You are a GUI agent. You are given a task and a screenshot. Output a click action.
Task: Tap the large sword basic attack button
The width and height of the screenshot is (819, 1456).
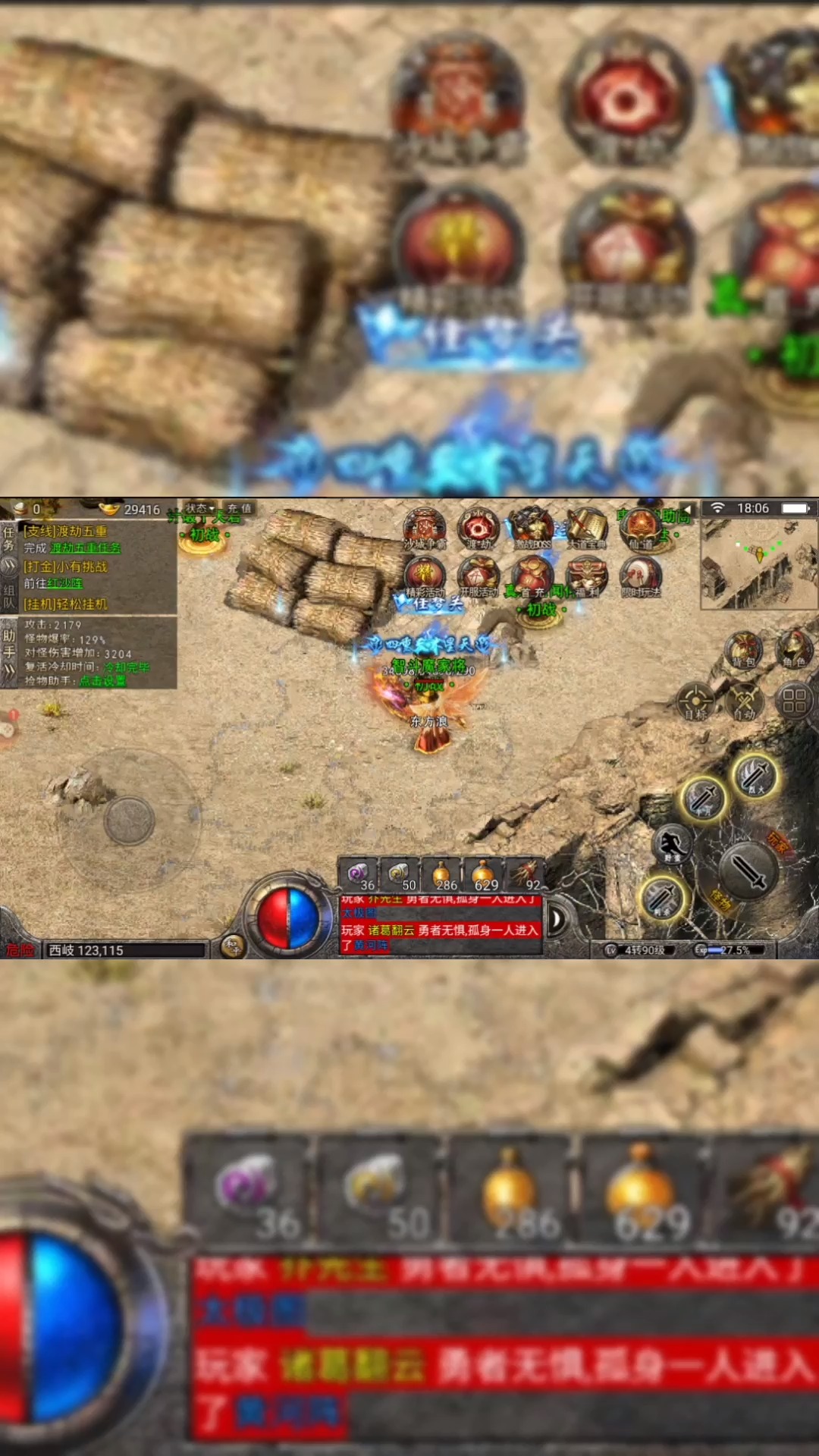(747, 871)
